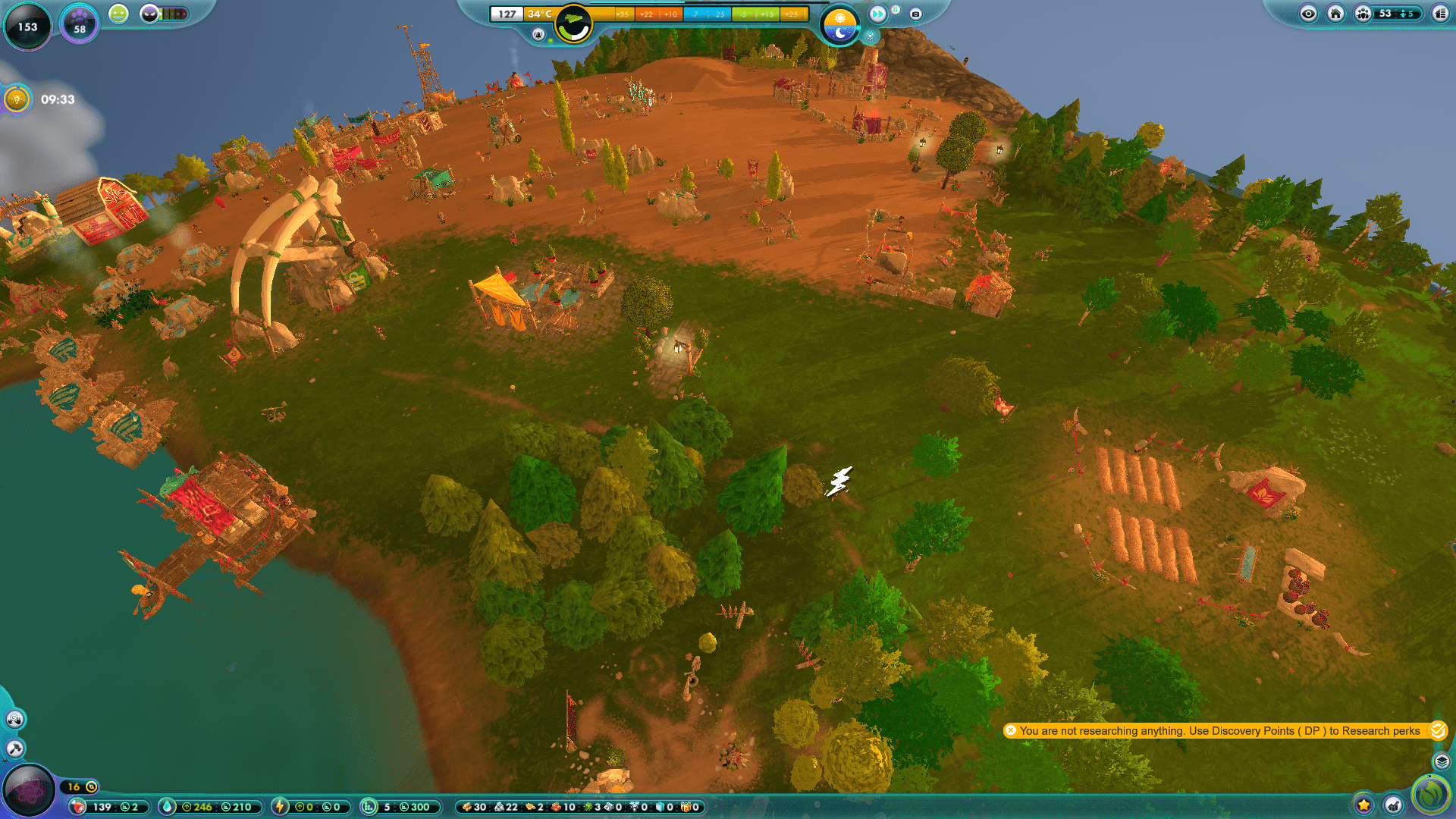
Task: Open the god powers menu via the bottom-left orb
Action: pos(29,789)
